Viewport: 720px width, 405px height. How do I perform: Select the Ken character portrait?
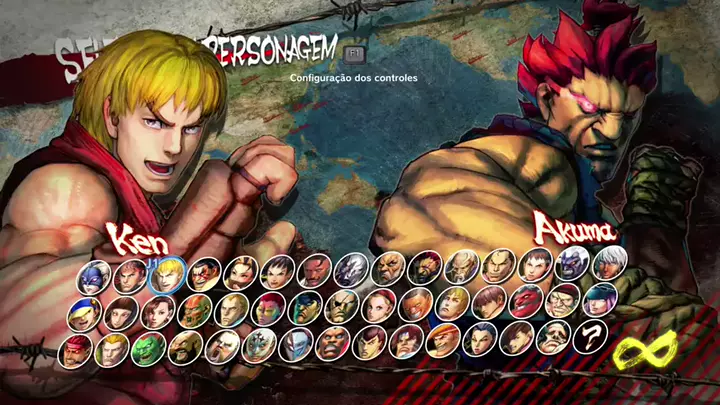click(x=164, y=273)
